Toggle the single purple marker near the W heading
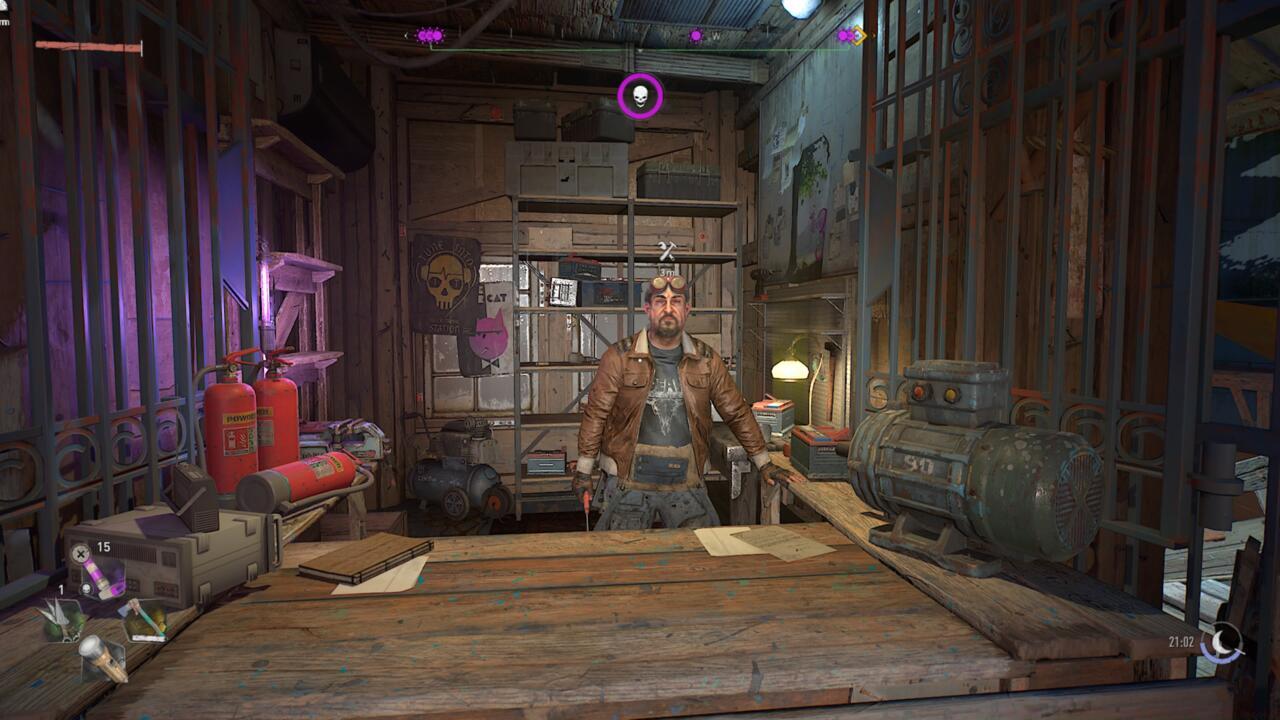Screen dimensions: 1280x720 point(696,36)
